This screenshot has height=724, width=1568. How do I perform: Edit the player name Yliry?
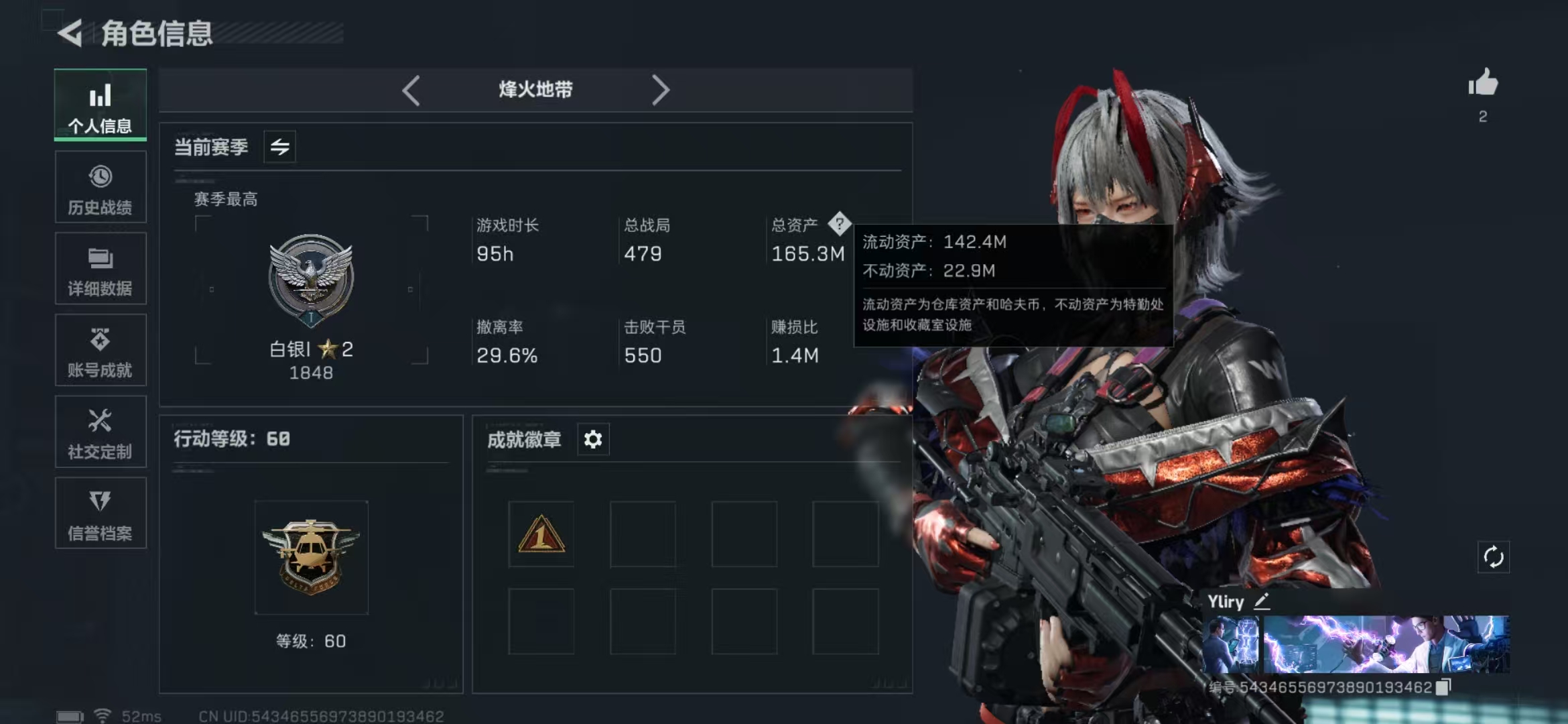pyautogui.click(x=1262, y=601)
